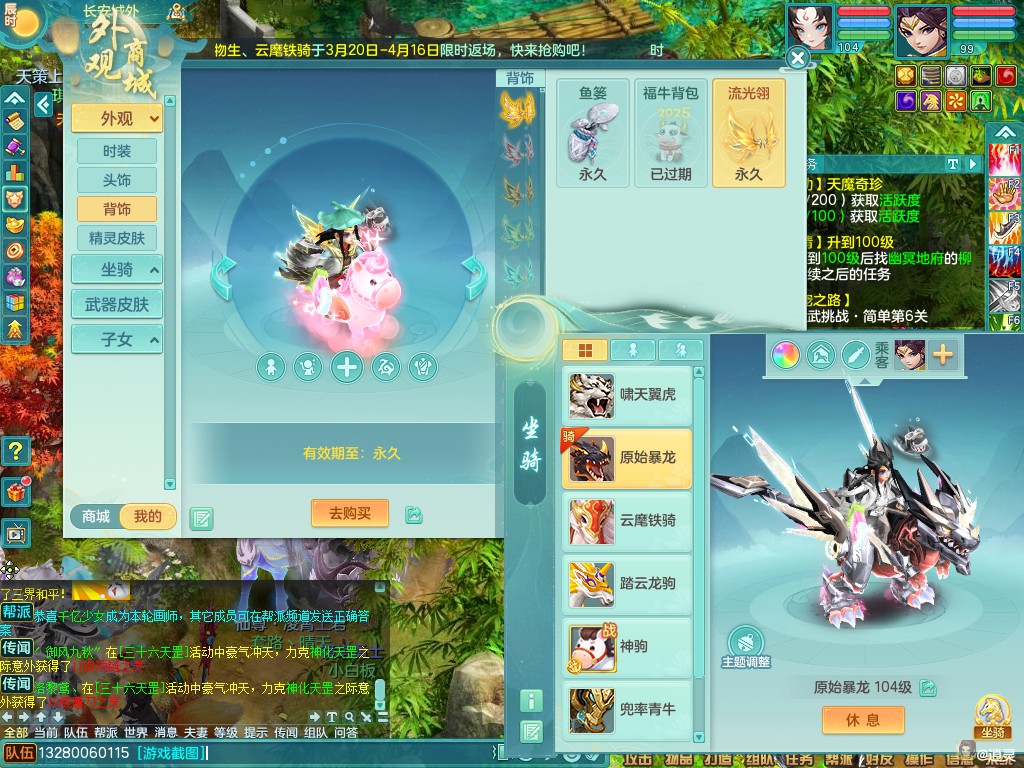Viewport: 1024px width, 768px height.
Task: Choose the 踏云龙驹 mount
Action: pos(627,584)
